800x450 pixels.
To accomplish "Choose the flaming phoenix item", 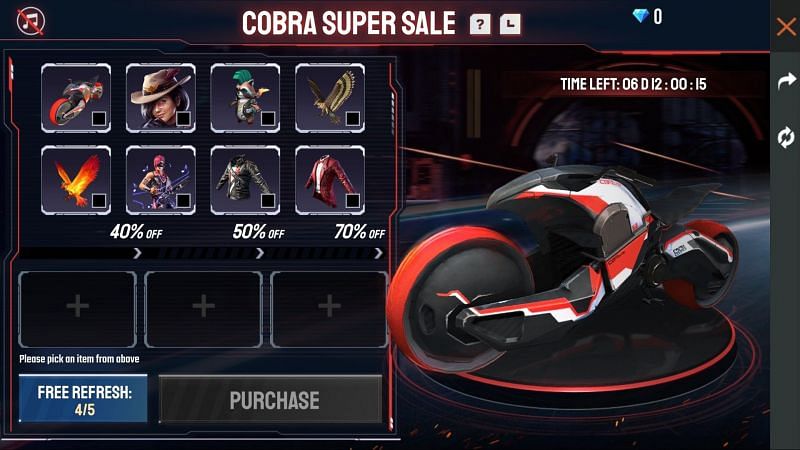I will pyautogui.click(x=76, y=180).
